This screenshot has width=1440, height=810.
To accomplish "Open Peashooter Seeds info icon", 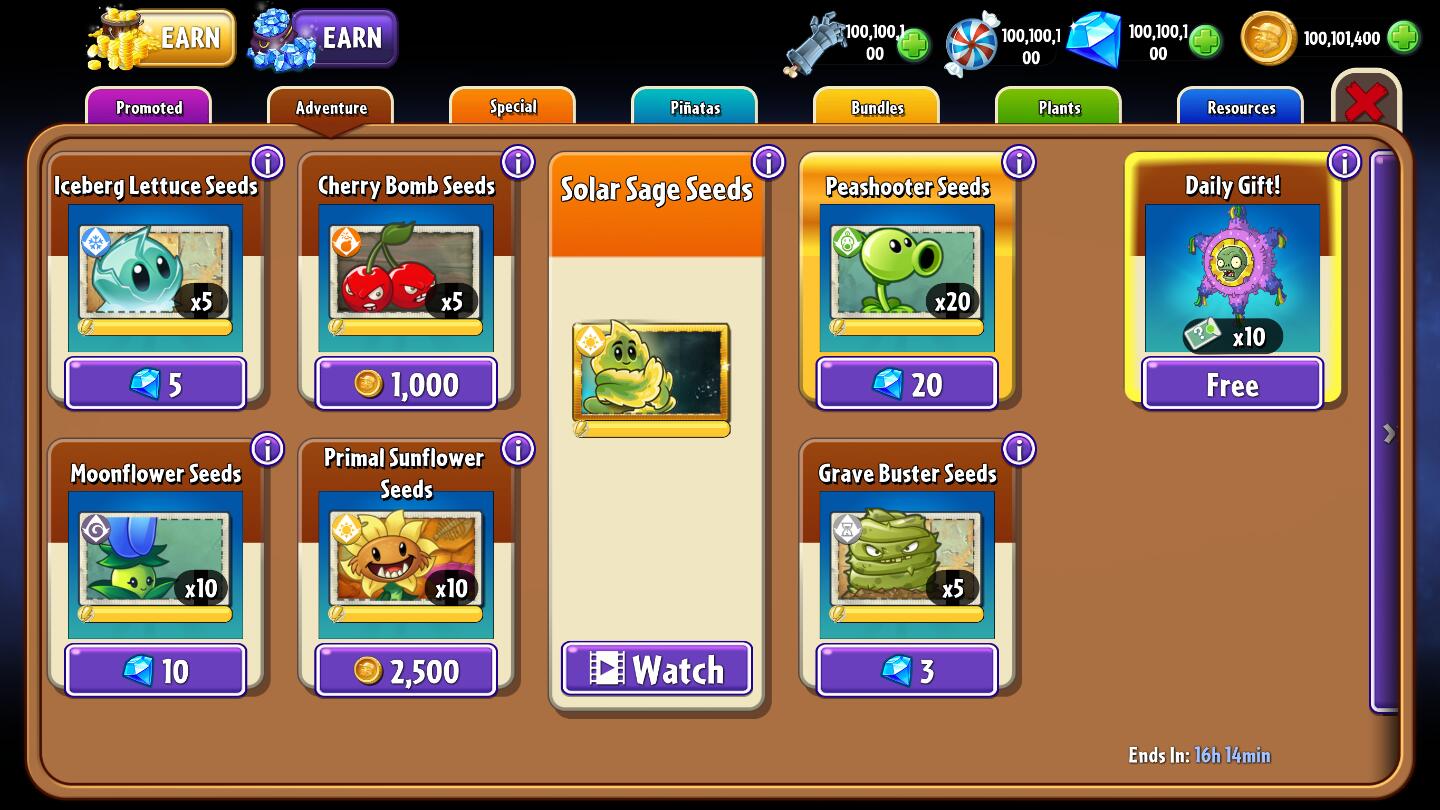I will (x=1019, y=161).
